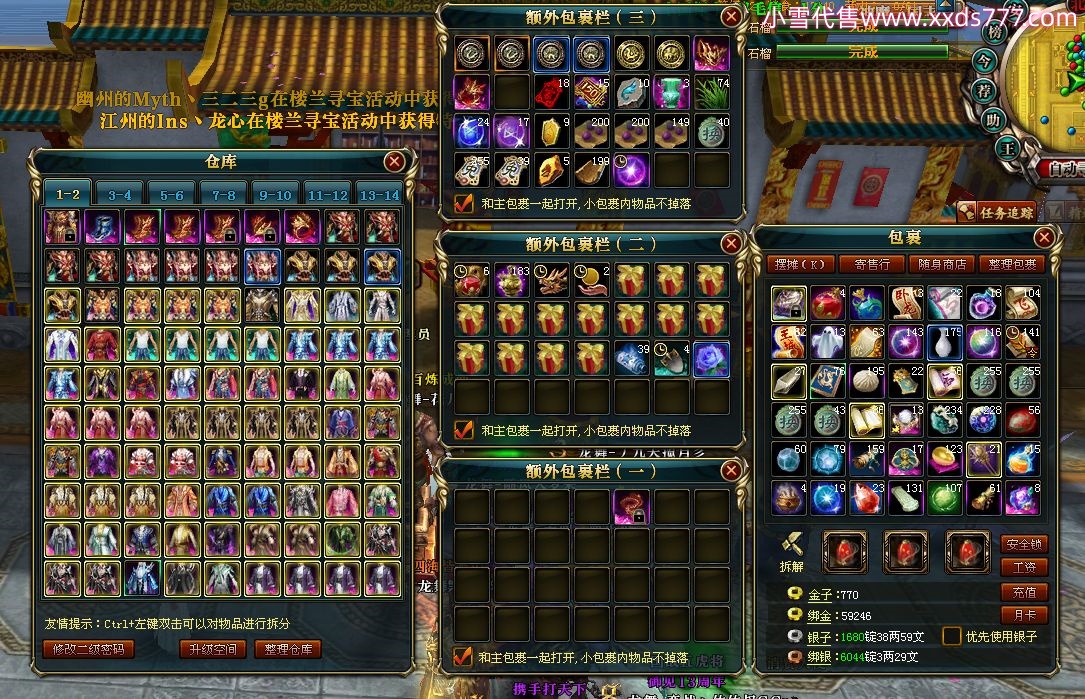
Task: Open the 充值 recharge button
Action: [x=1024, y=592]
